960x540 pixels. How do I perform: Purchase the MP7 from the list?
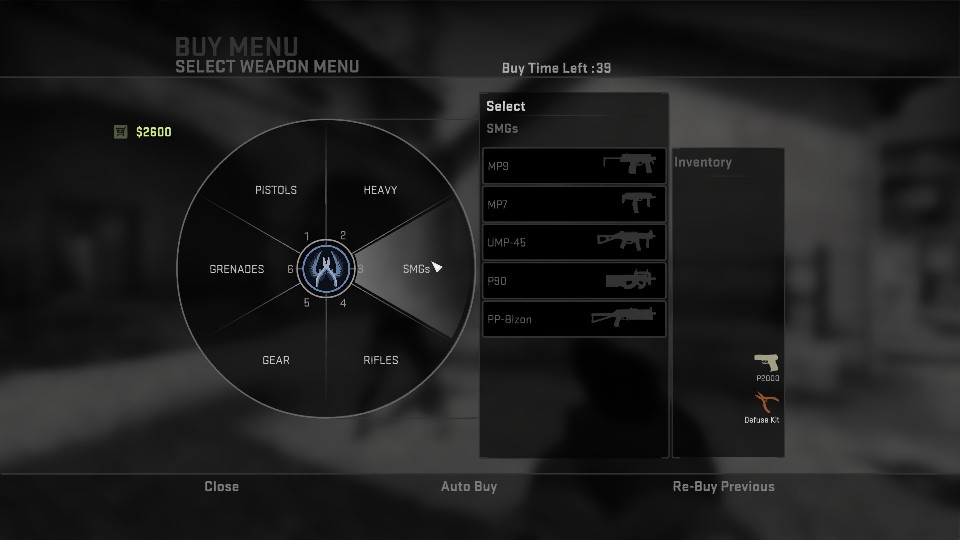574,204
